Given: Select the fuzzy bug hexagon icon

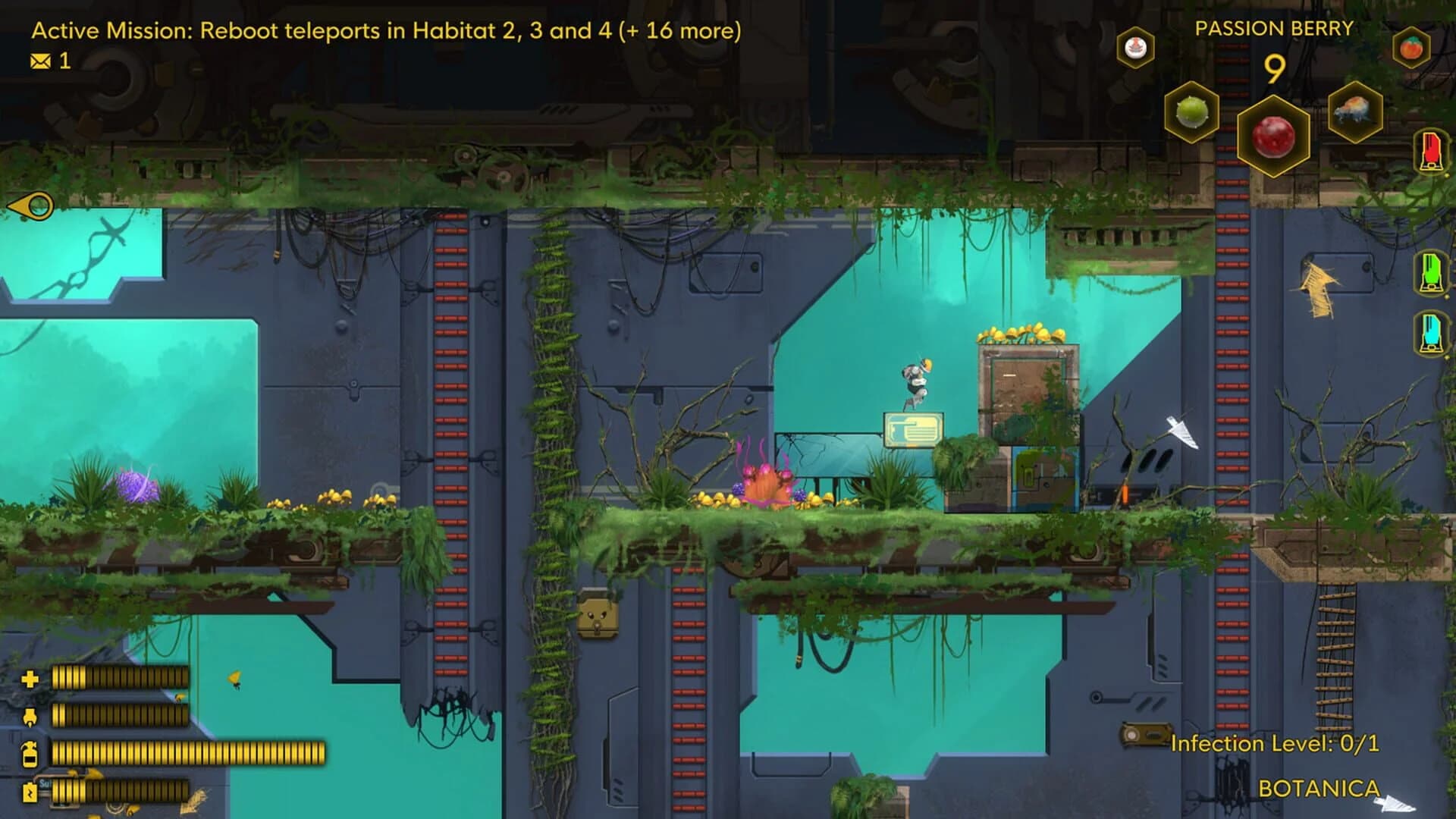Looking at the screenshot, I should (1355, 111).
